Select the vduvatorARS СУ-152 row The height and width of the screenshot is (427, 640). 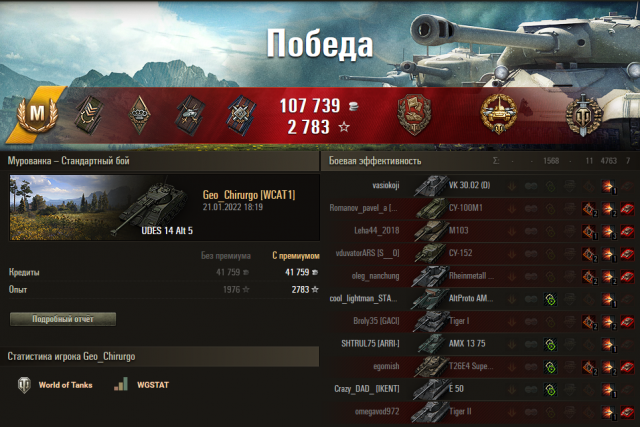pos(480,253)
